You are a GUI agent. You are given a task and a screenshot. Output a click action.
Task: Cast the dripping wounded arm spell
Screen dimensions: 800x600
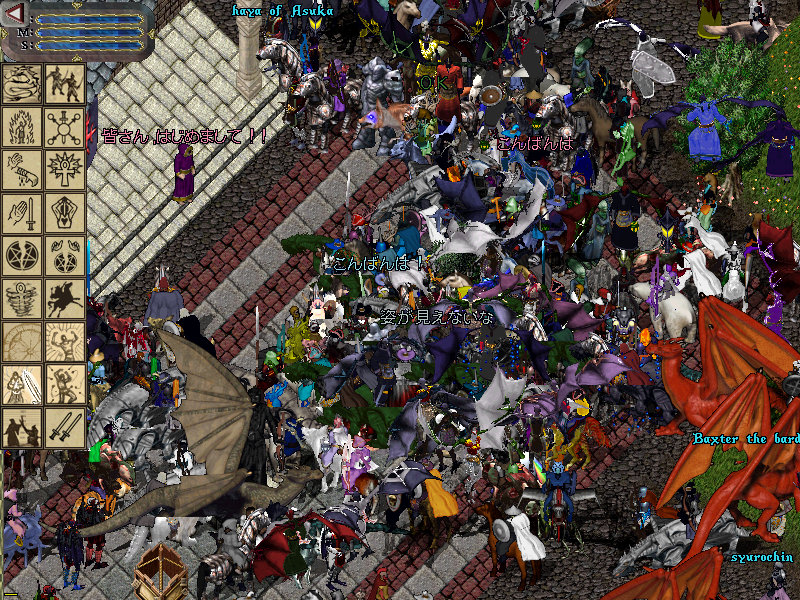click(x=22, y=170)
